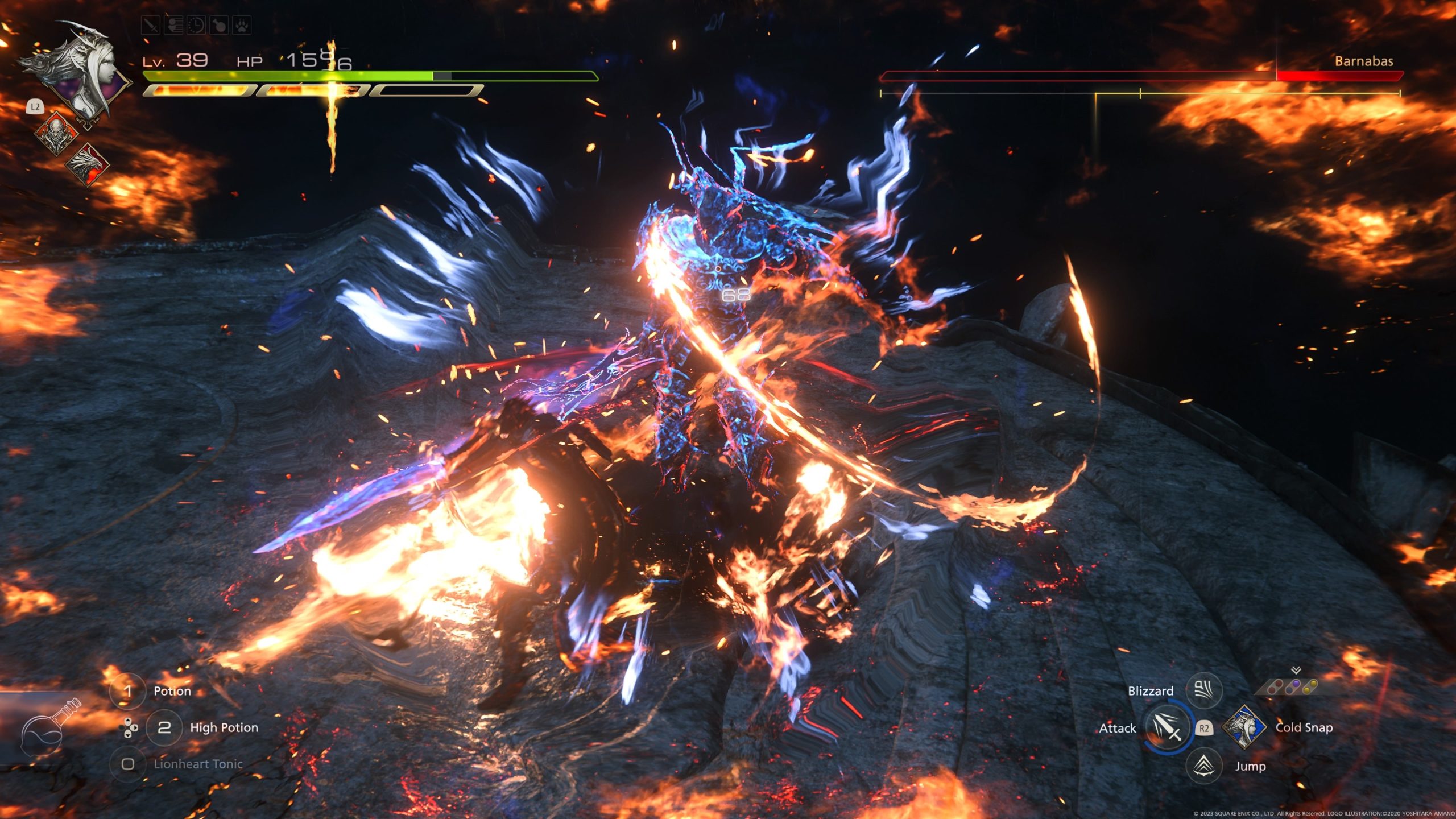Activate the Attack sword icon
The width and height of the screenshot is (1456, 819).
click(1167, 727)
